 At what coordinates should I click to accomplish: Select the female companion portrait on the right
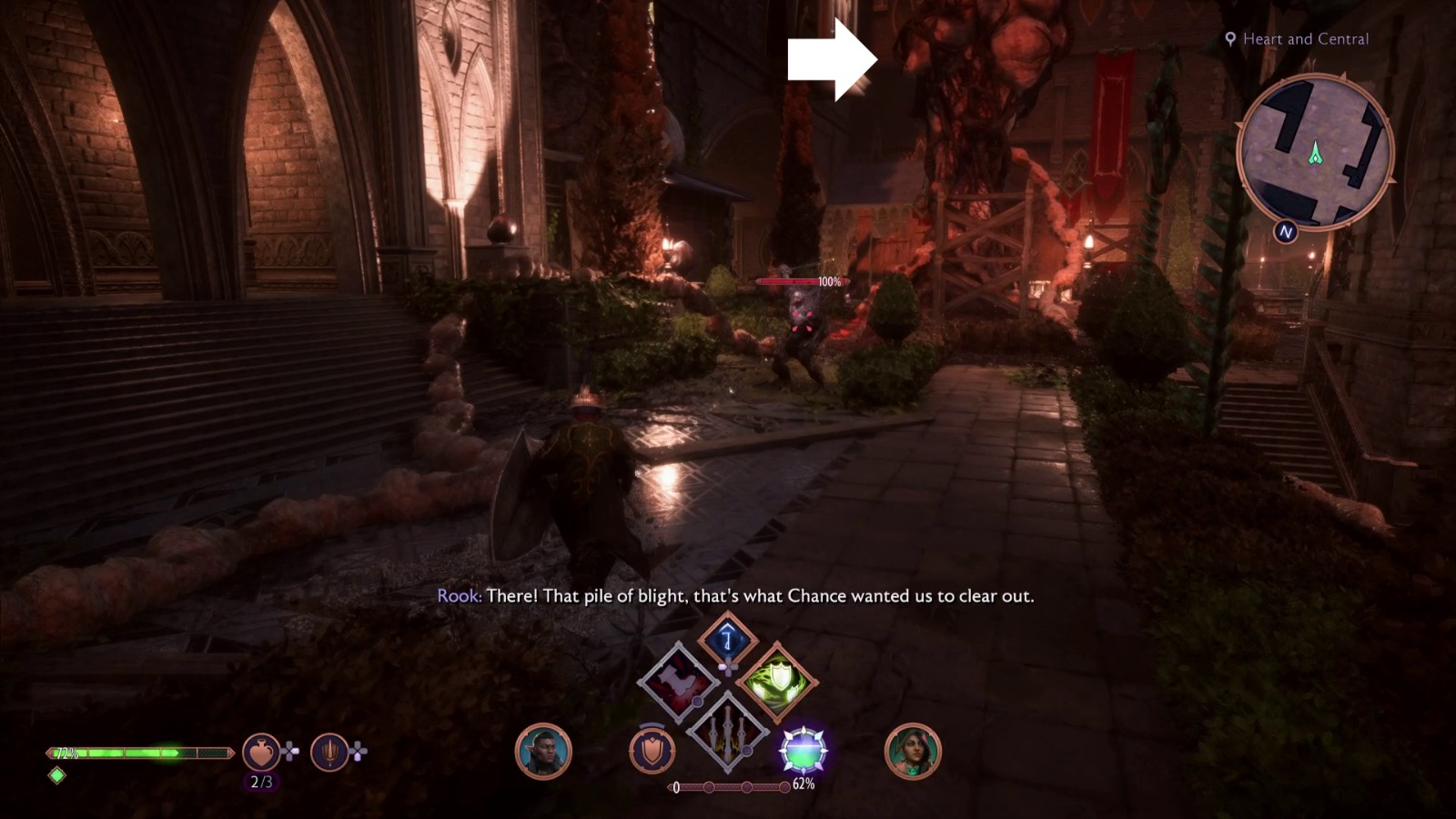click(915, 750)
